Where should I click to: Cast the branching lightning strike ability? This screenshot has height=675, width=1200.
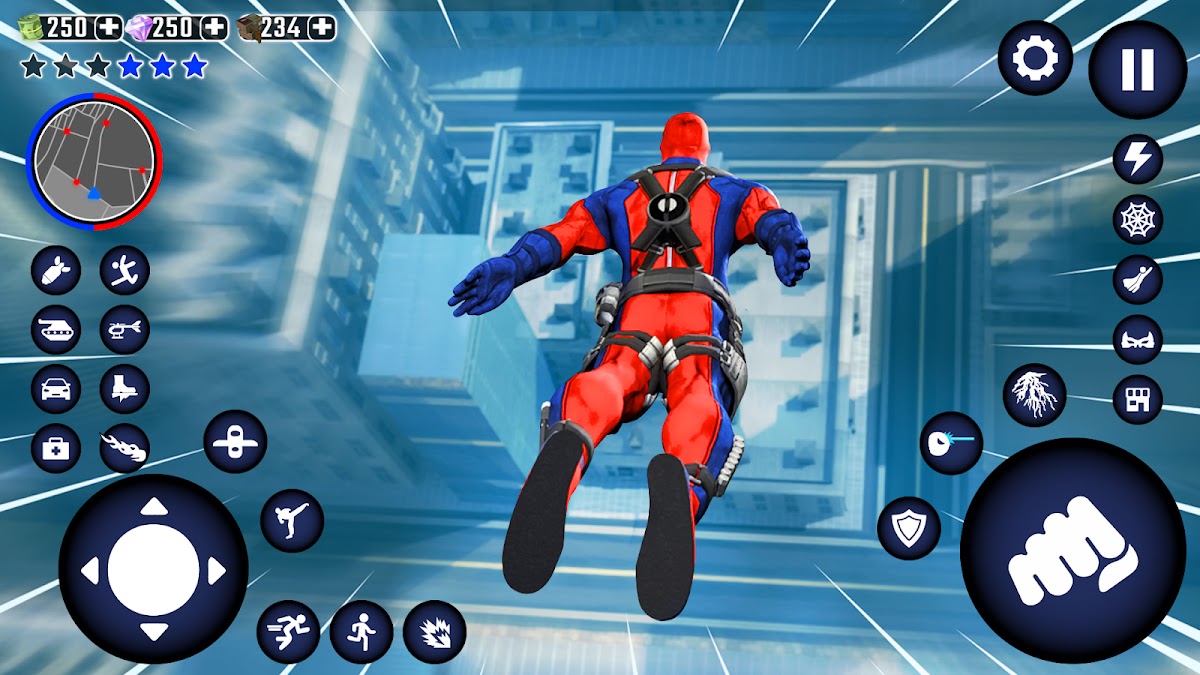[1034, 395]
